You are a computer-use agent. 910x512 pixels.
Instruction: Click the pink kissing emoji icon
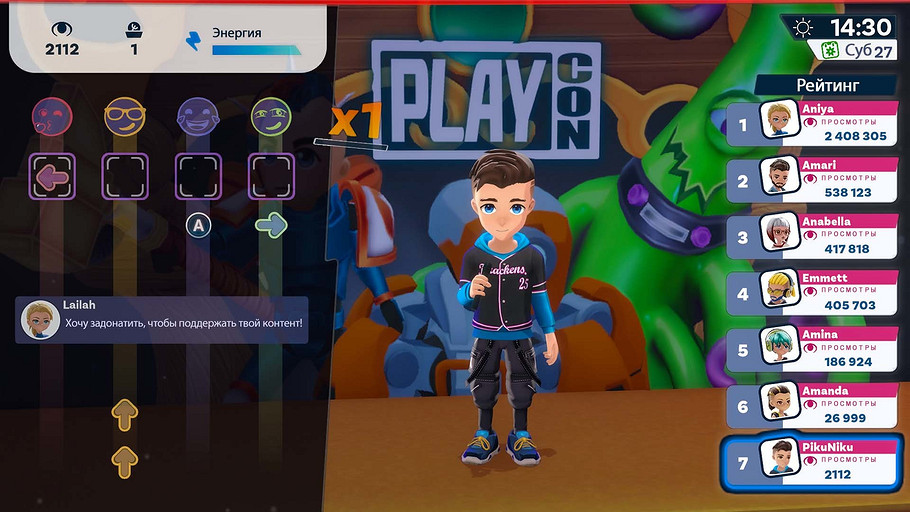(x=52, y=117)
